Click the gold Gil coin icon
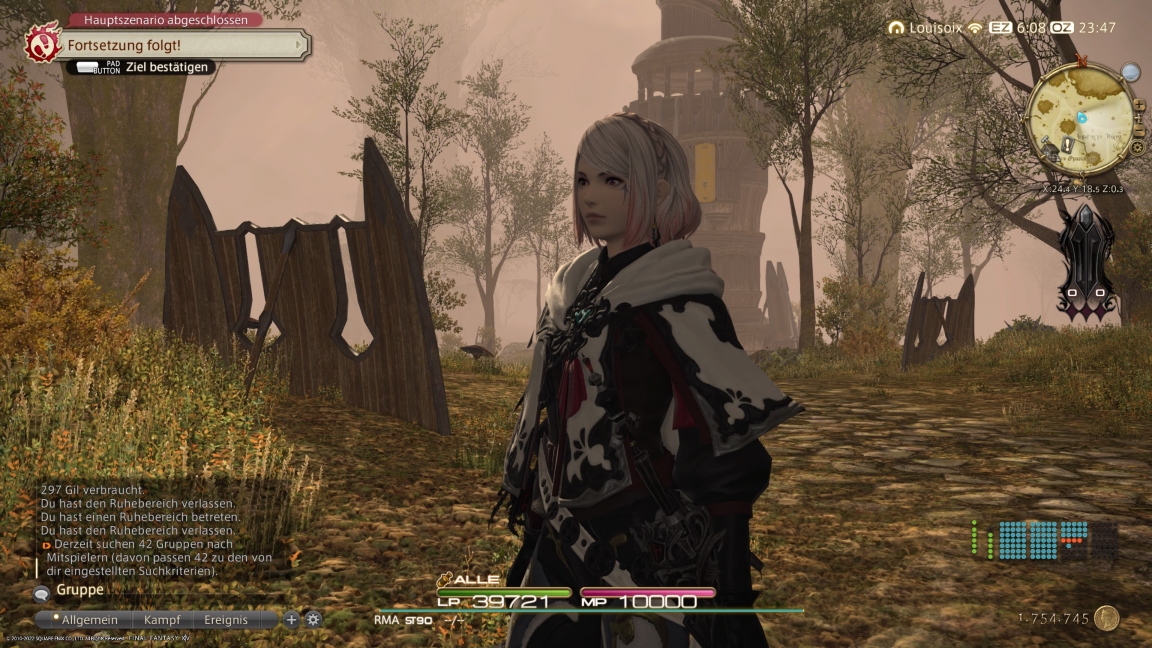The width and height of the screenshot is (1152, 648). [1106, 619]
